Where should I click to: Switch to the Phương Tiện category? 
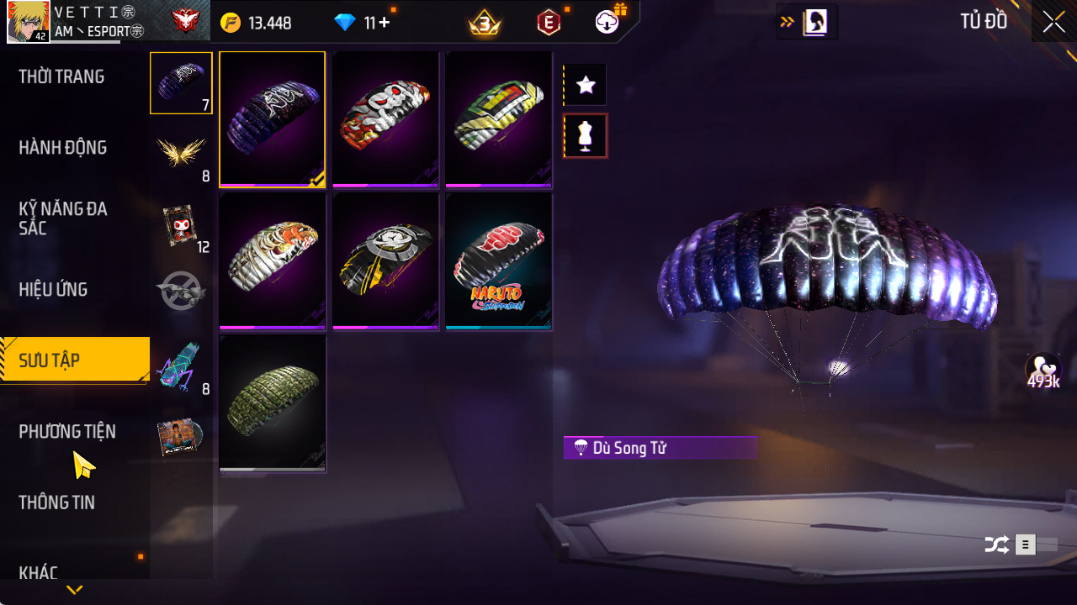[67, 432]
